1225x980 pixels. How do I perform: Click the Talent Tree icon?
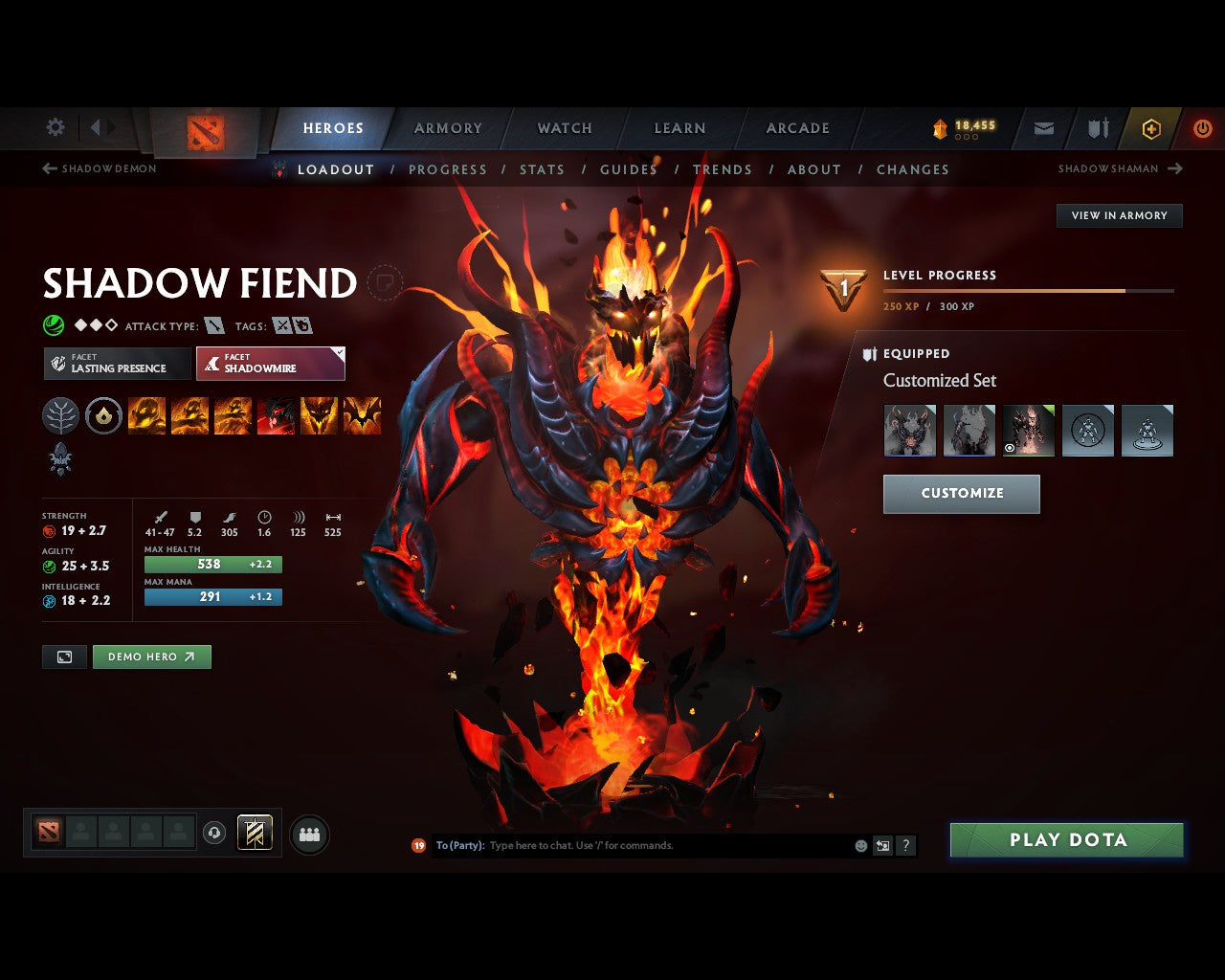click(60, 415)
